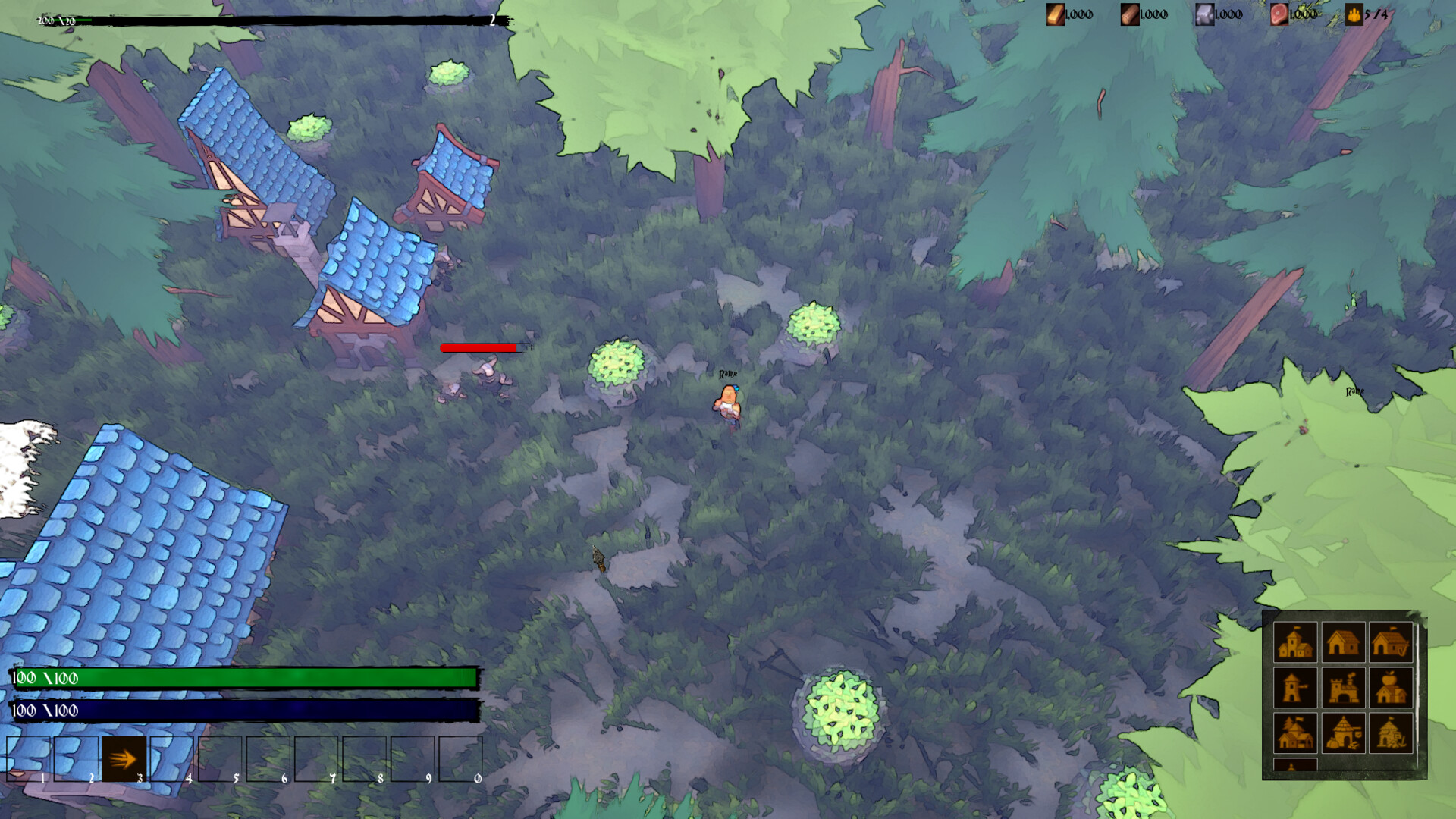Select the lumber cabin building icon

(x=1295, y=733)
